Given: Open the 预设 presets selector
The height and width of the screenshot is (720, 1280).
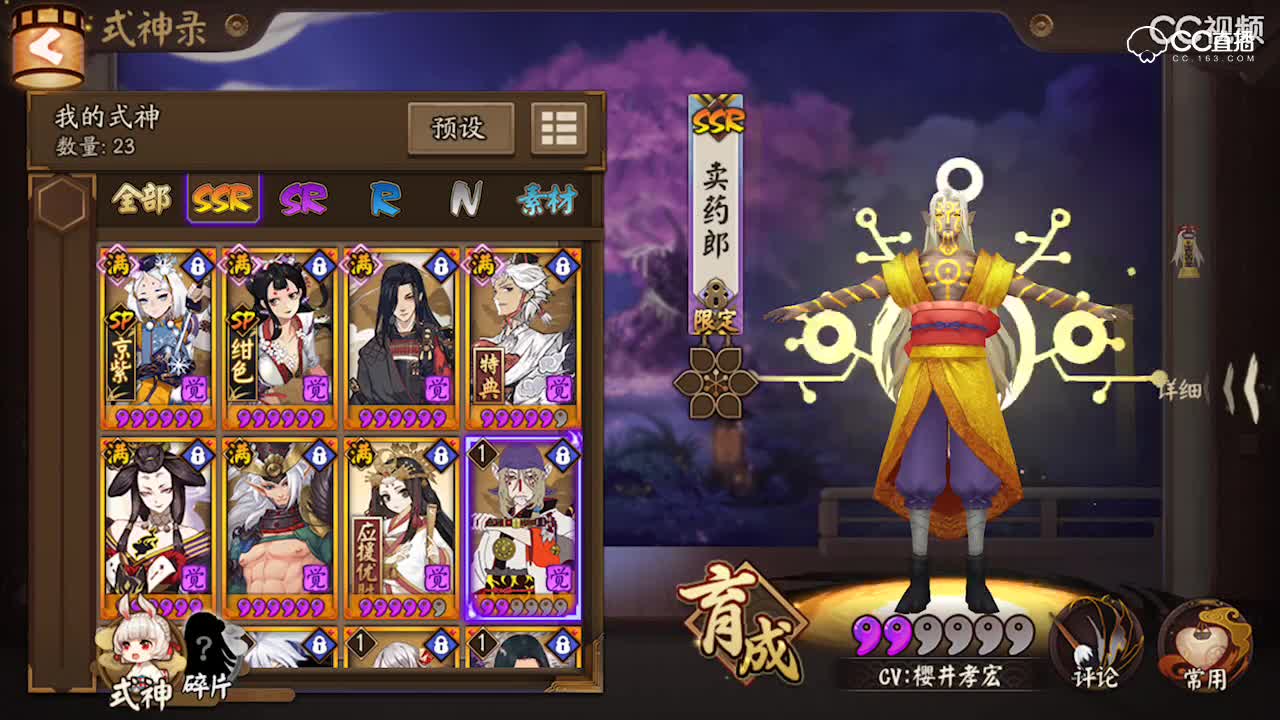Looking at the screenshot, I should [x=460, y=128].
